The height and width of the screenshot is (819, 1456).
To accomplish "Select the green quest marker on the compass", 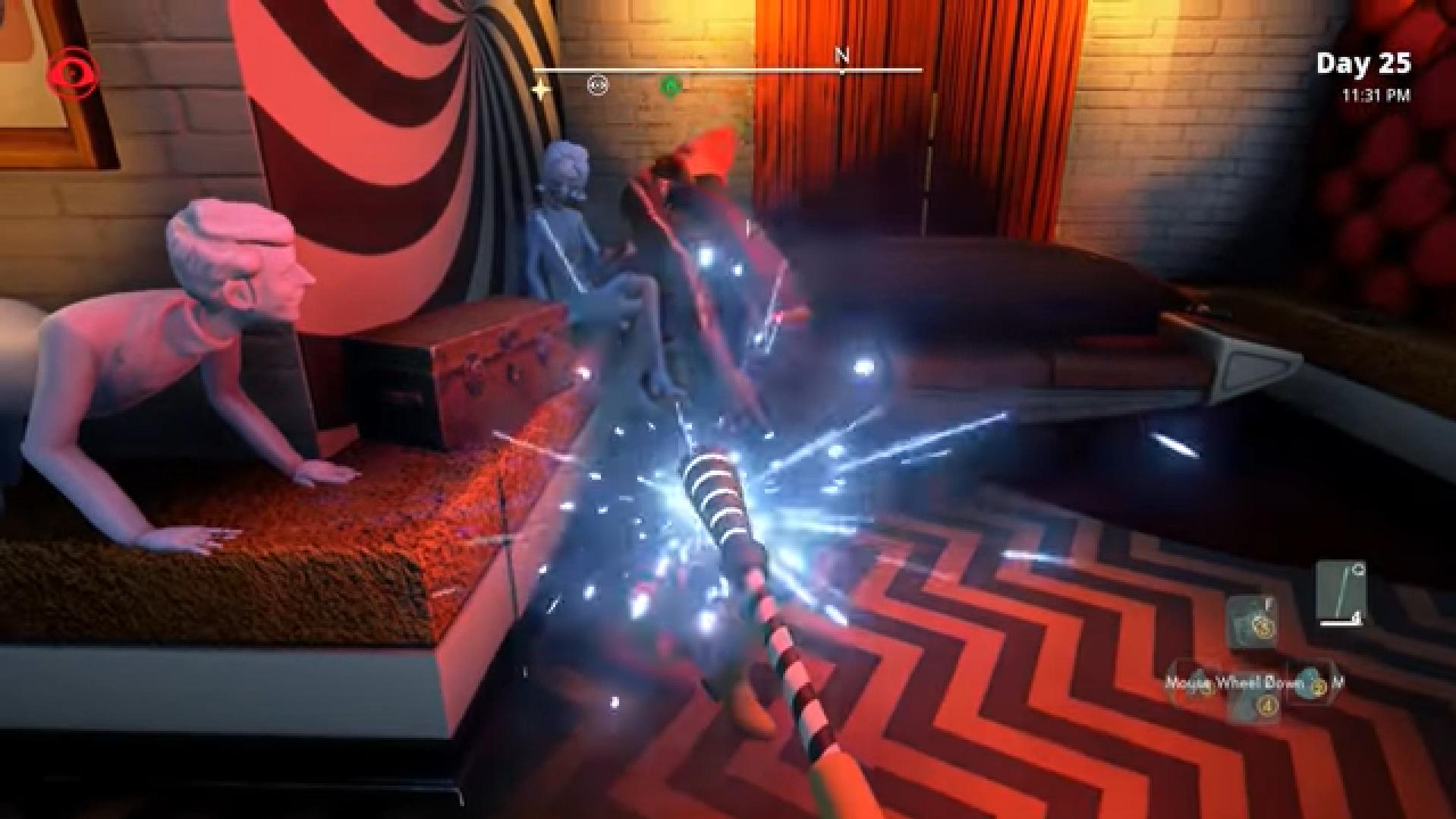I will click(670, 85).
